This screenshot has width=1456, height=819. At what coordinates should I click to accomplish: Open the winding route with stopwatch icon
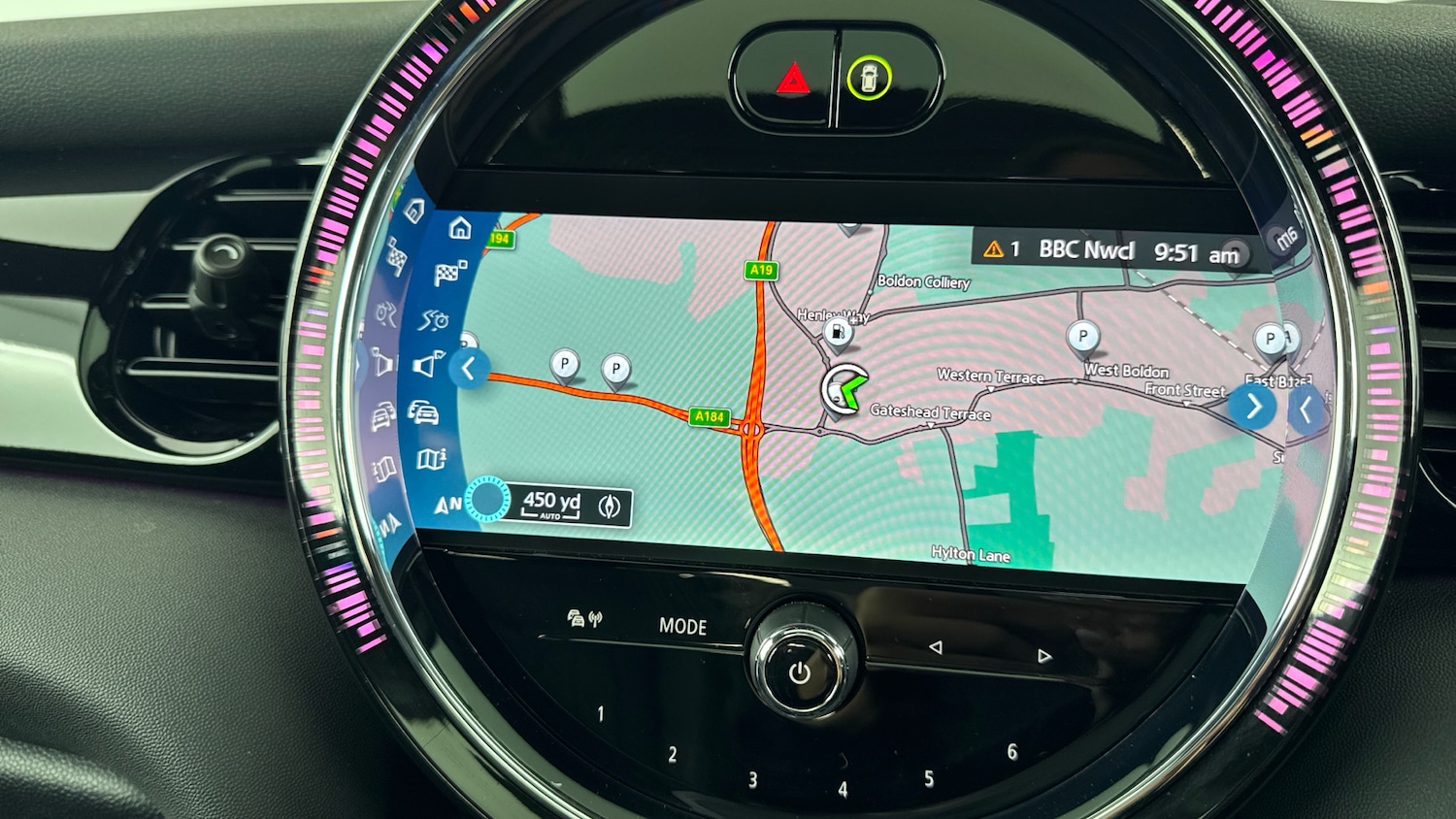tap(434, 319)
